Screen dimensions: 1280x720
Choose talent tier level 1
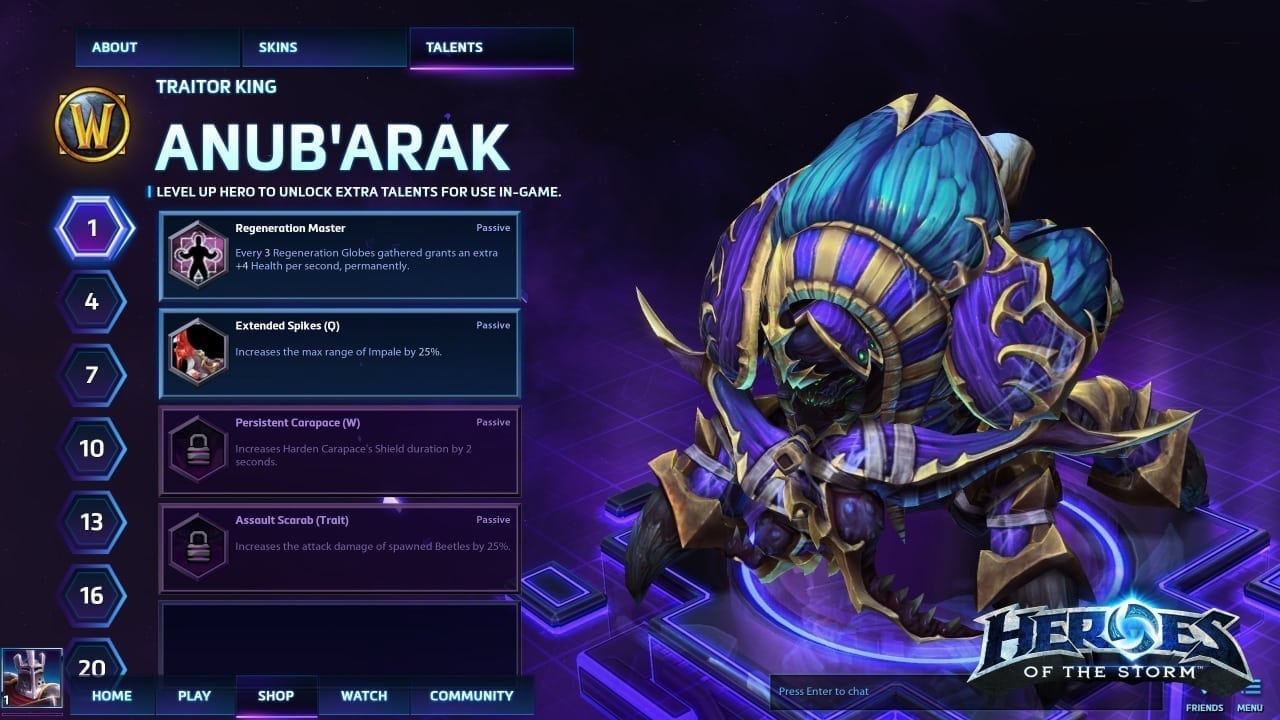(92, 228)
